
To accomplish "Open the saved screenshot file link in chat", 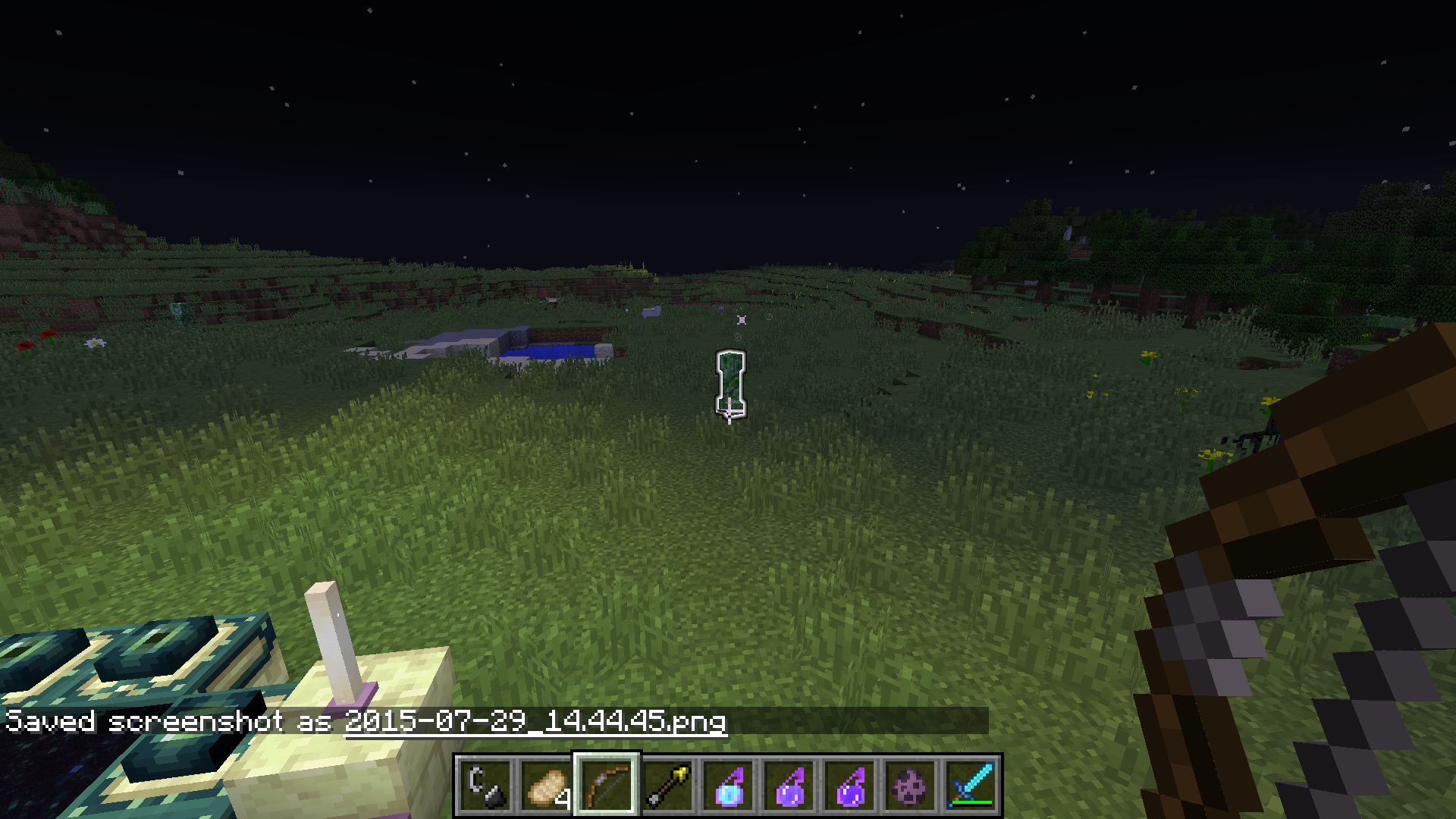I will coord(535,721).
